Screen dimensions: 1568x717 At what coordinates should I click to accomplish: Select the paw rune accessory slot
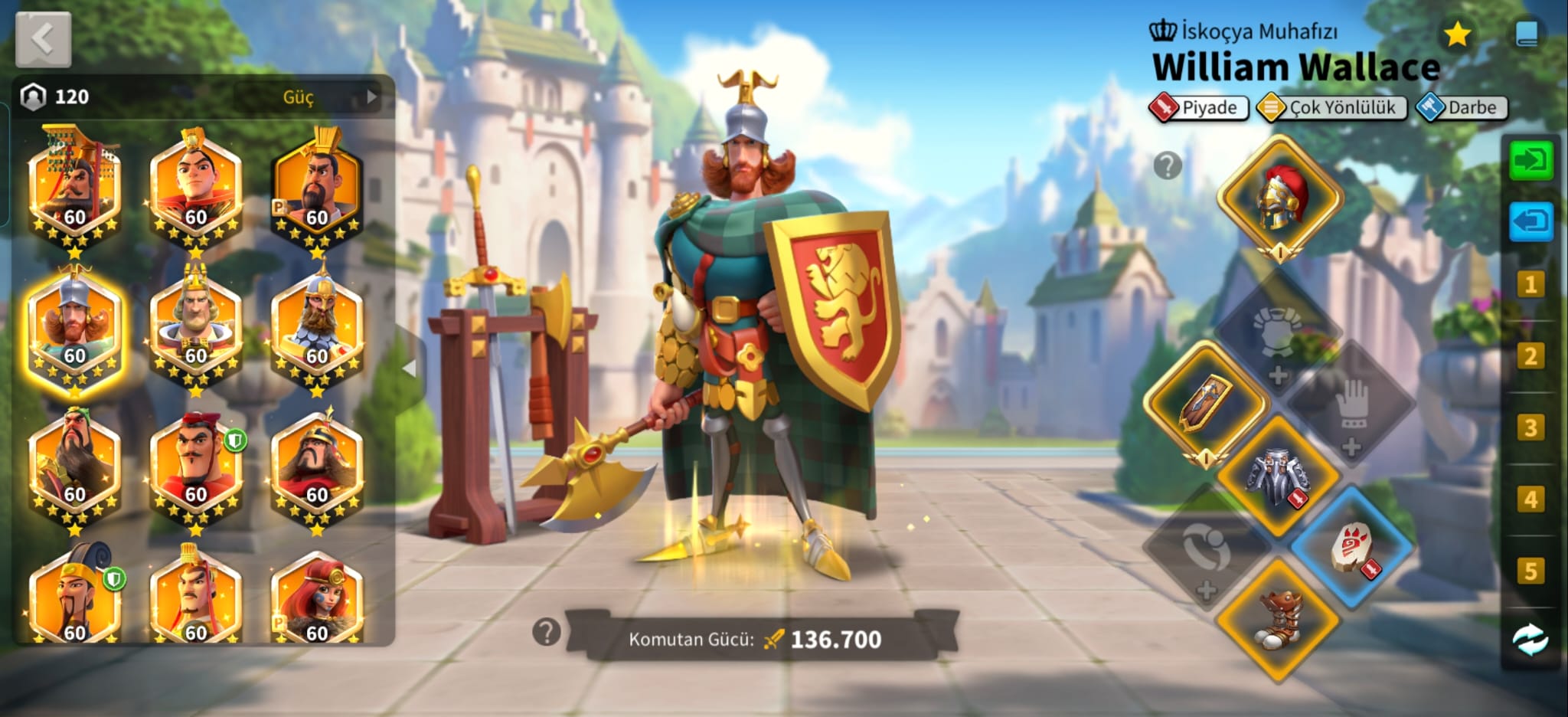(1352, 547)
